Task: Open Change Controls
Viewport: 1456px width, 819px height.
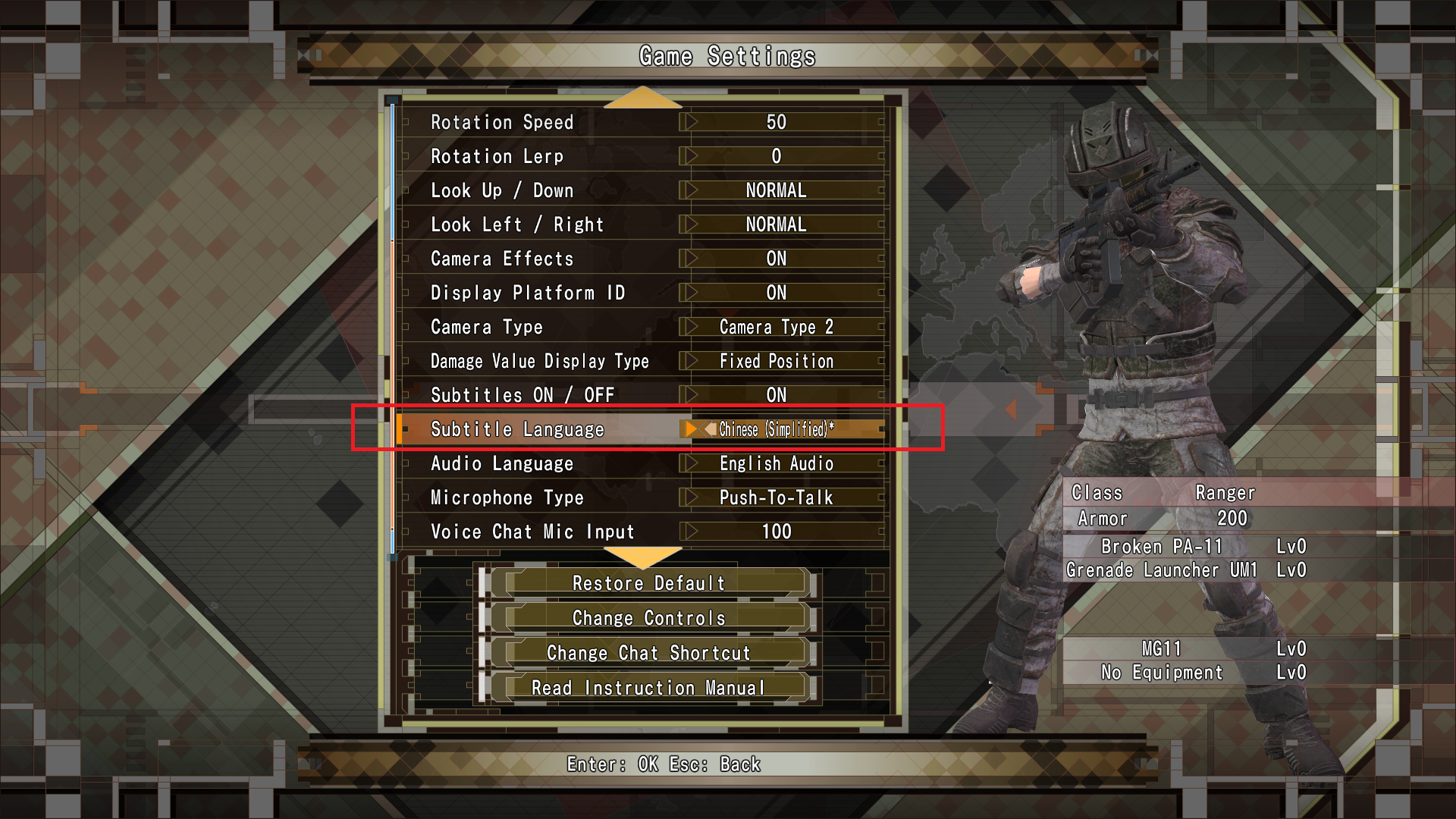Action: (648, 618)
